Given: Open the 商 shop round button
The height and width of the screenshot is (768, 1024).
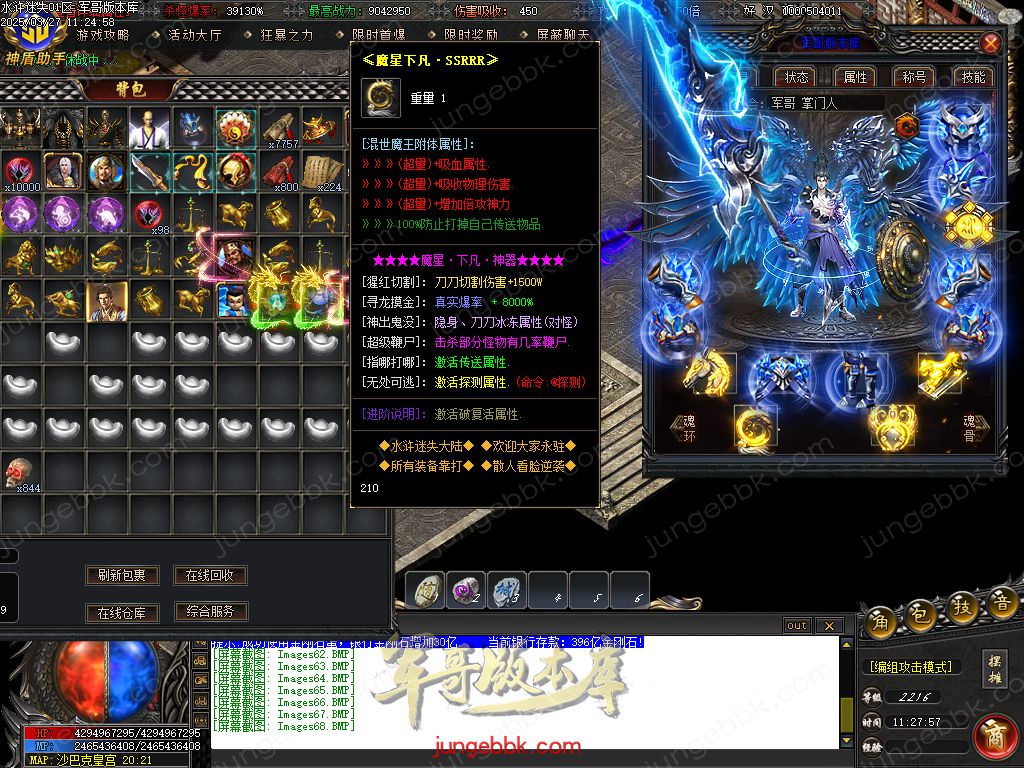Looking at the screenshot, I should point(995,735).
